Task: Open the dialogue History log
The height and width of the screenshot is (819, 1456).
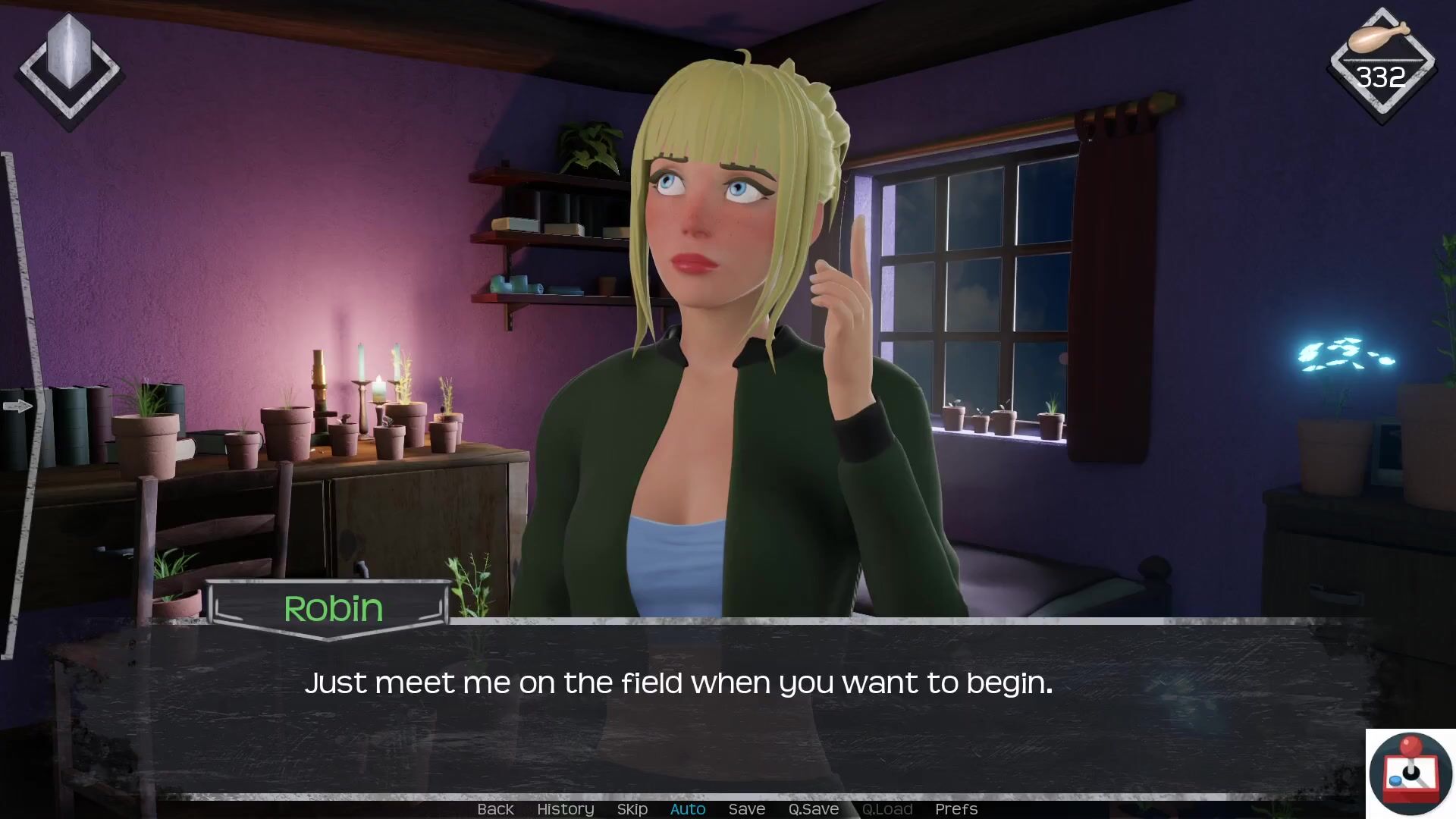Action: (x=565, y=809)
